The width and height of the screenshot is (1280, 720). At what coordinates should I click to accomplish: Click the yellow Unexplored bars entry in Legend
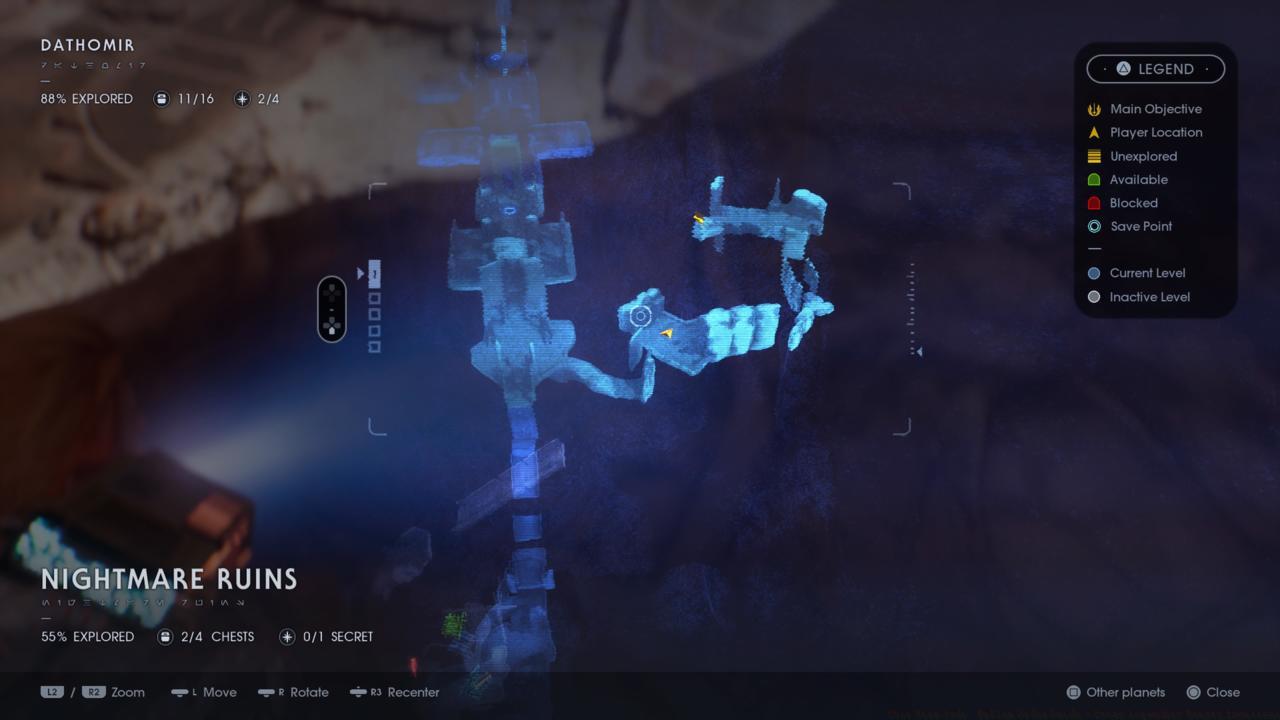[x=1093, y=156]
